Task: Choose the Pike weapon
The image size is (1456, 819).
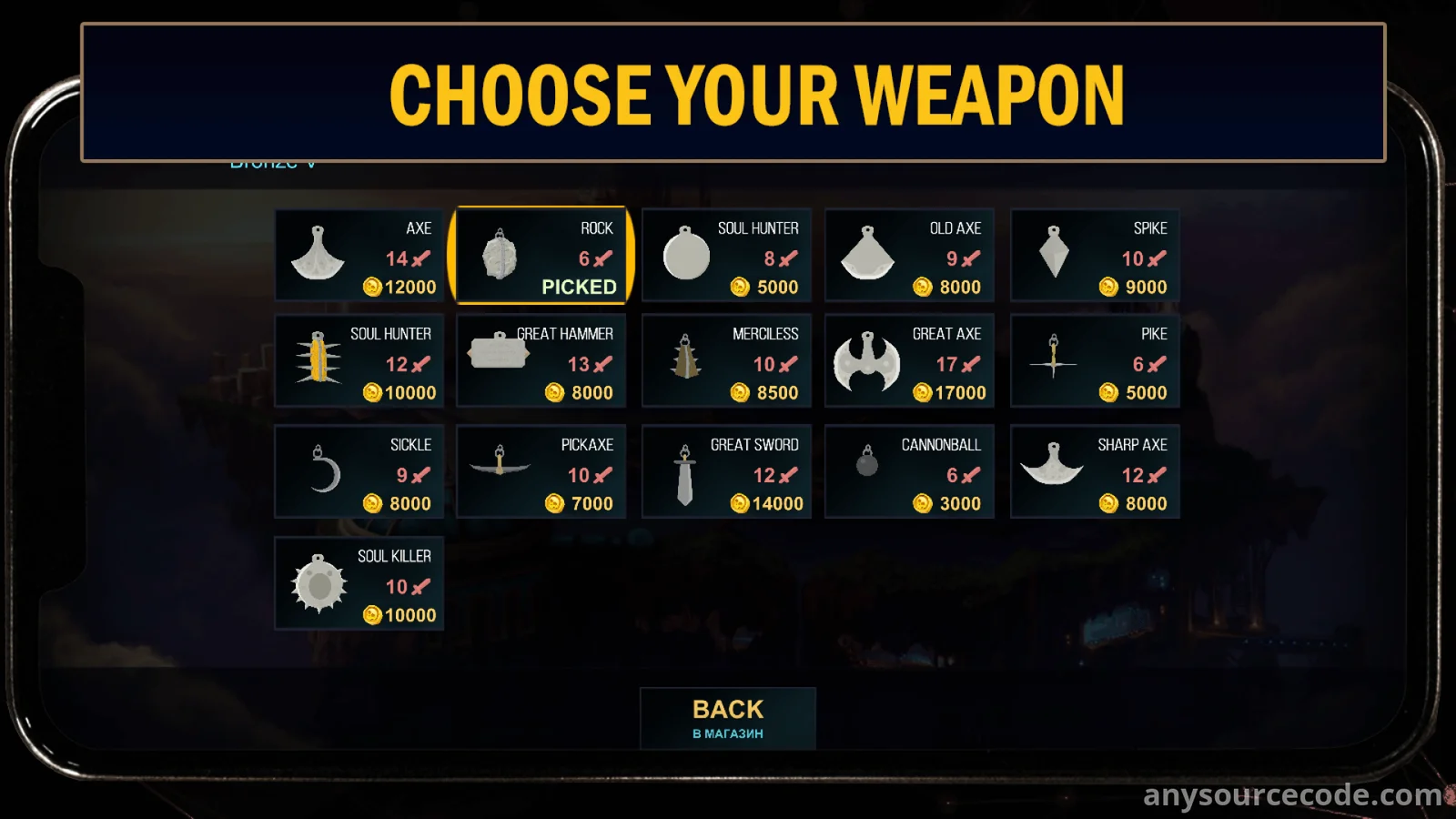Action: tap(1095, 361)
